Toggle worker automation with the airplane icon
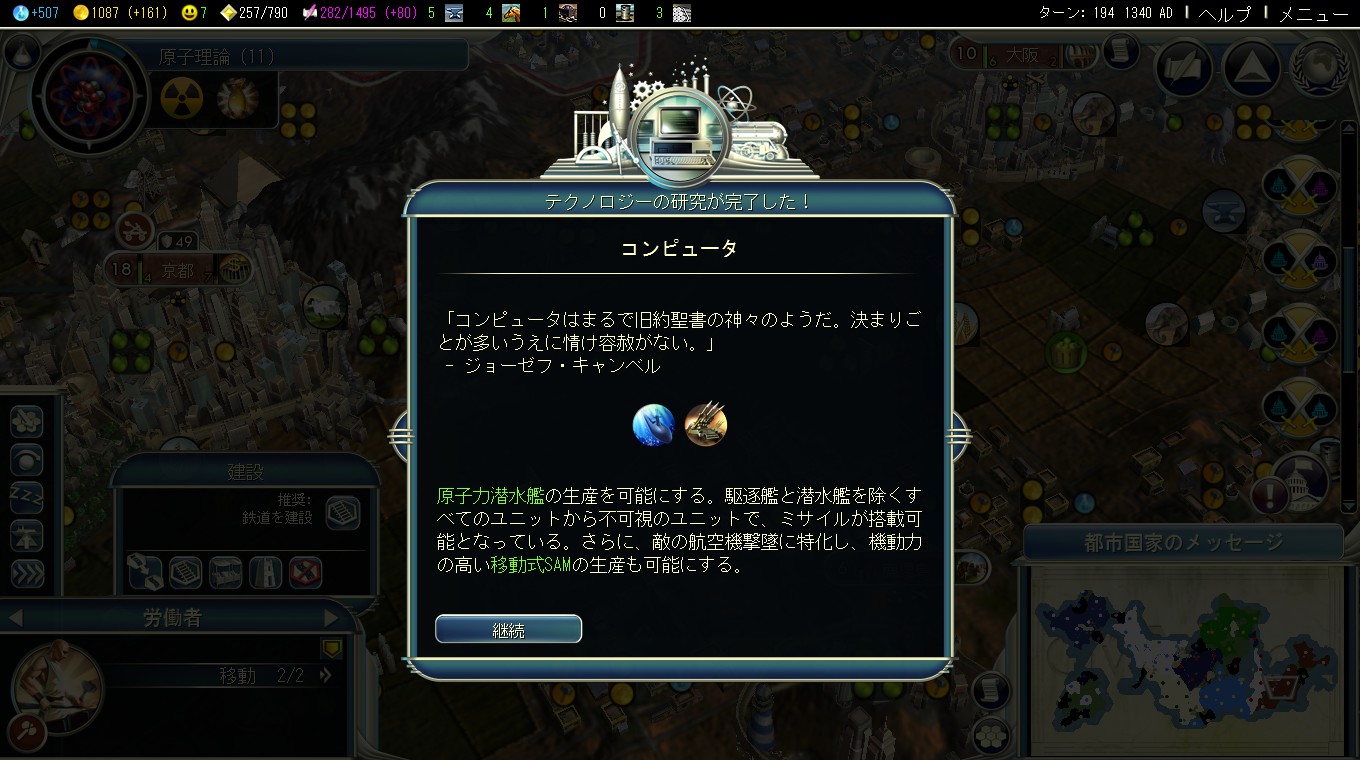 click(x=26, y=535)
